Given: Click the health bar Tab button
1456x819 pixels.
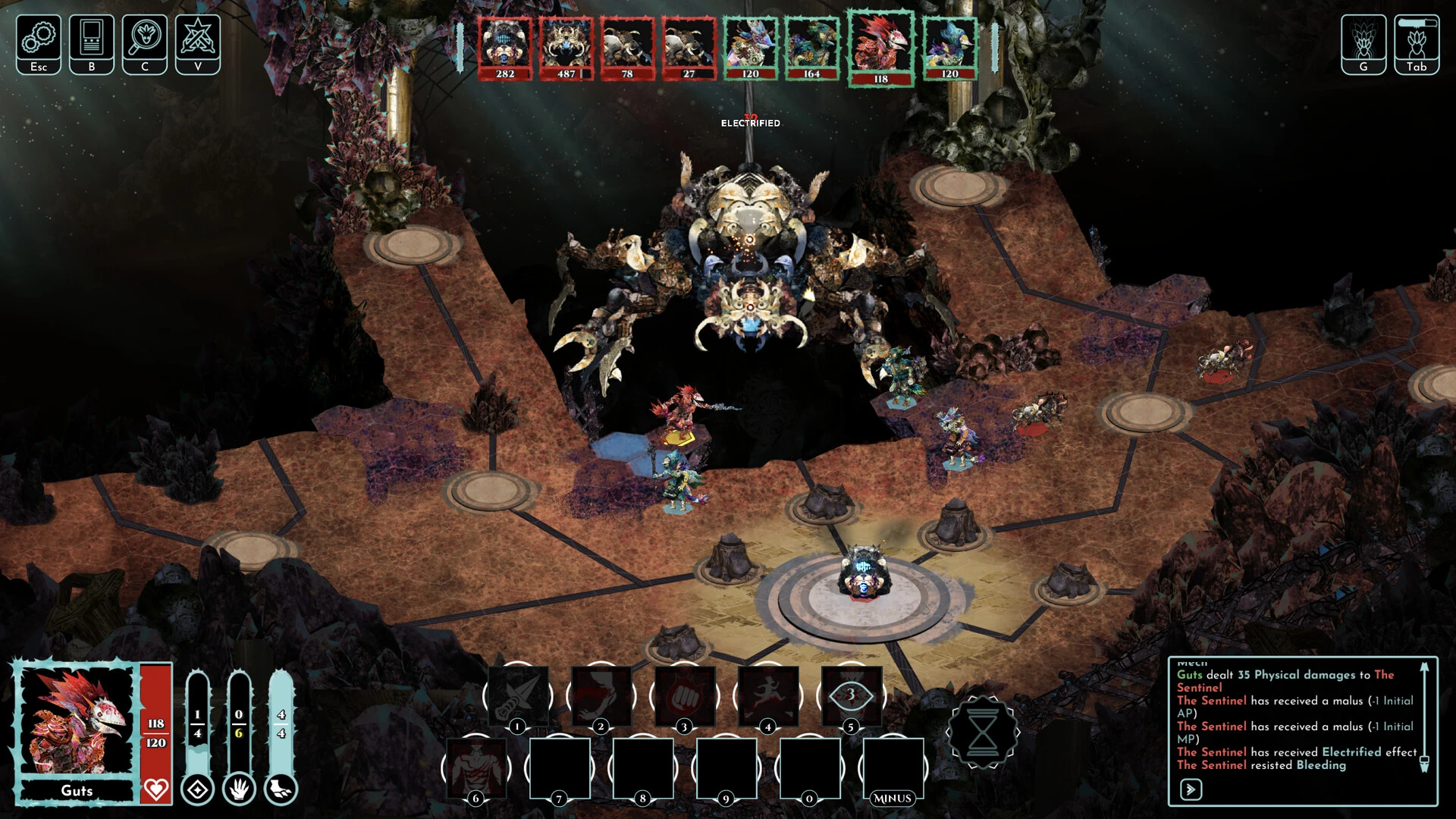Looking at the screenshot, I should pos(1417,43).
